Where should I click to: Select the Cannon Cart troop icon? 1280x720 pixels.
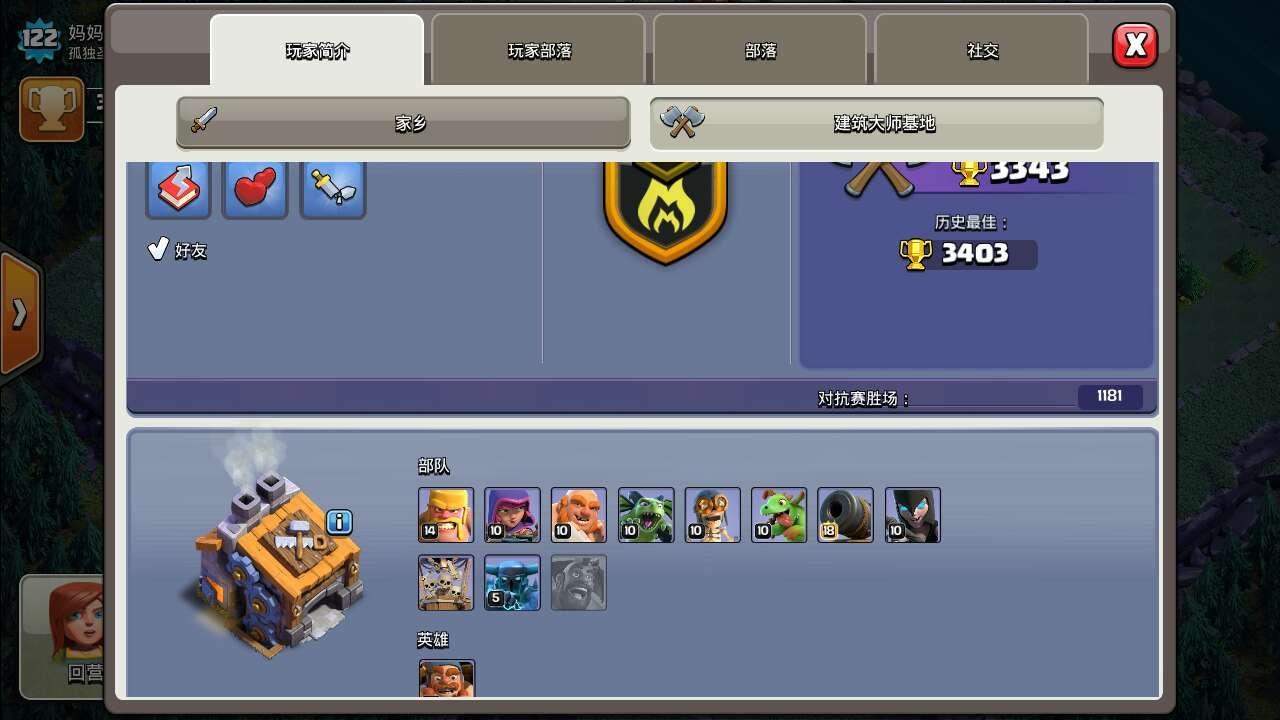point(846,515)
